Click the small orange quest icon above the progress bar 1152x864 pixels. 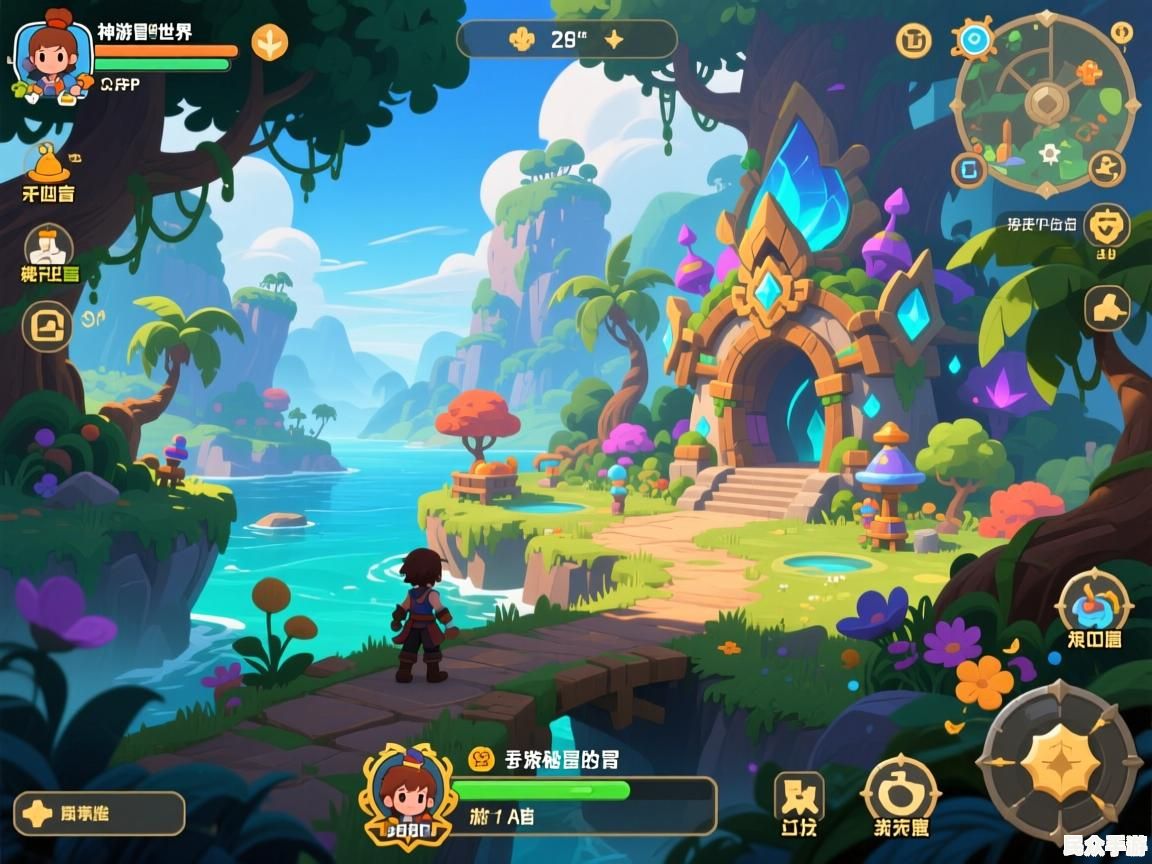click(x=481, y=759)
